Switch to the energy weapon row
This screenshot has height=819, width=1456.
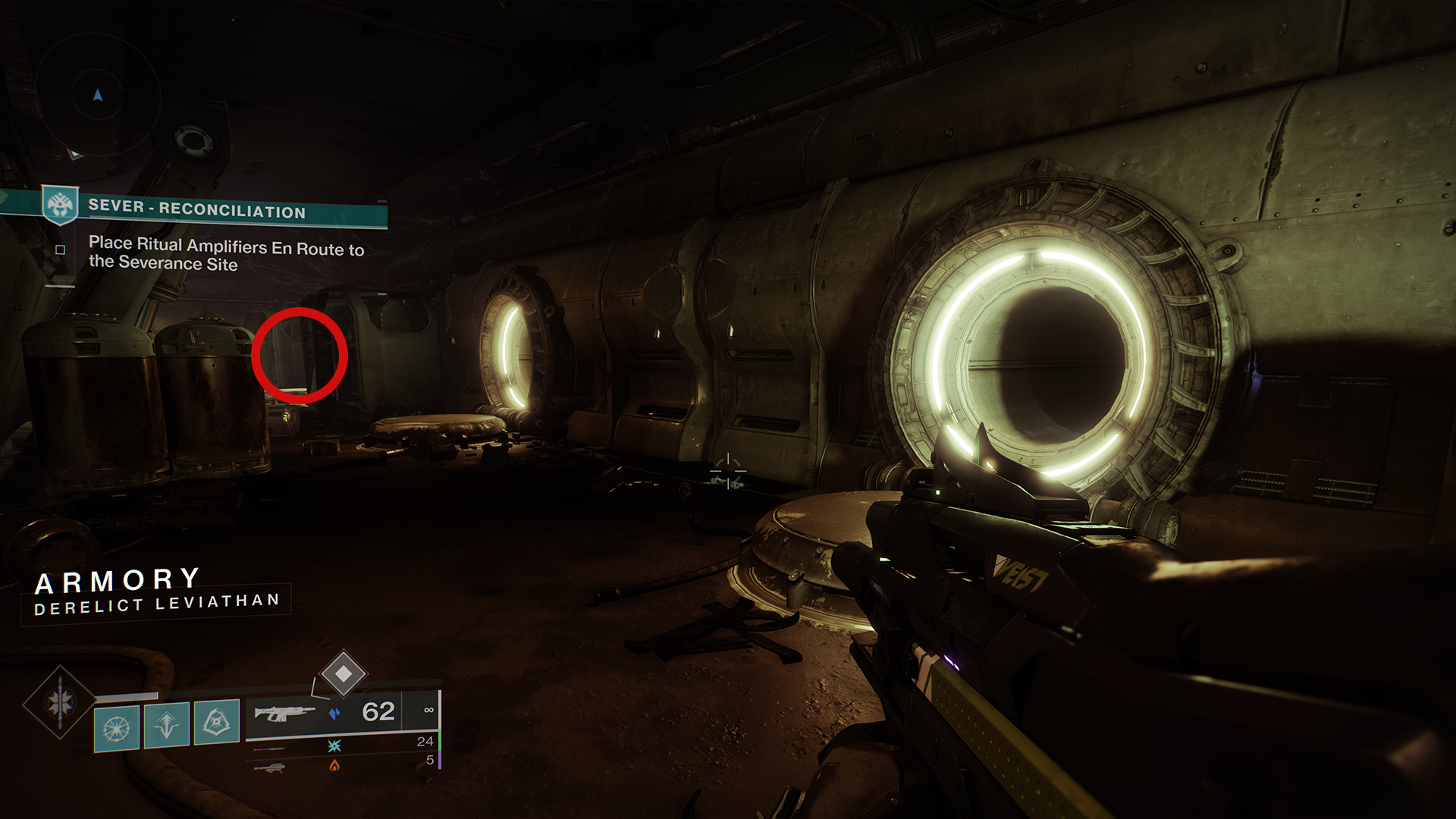pos(341,745)
